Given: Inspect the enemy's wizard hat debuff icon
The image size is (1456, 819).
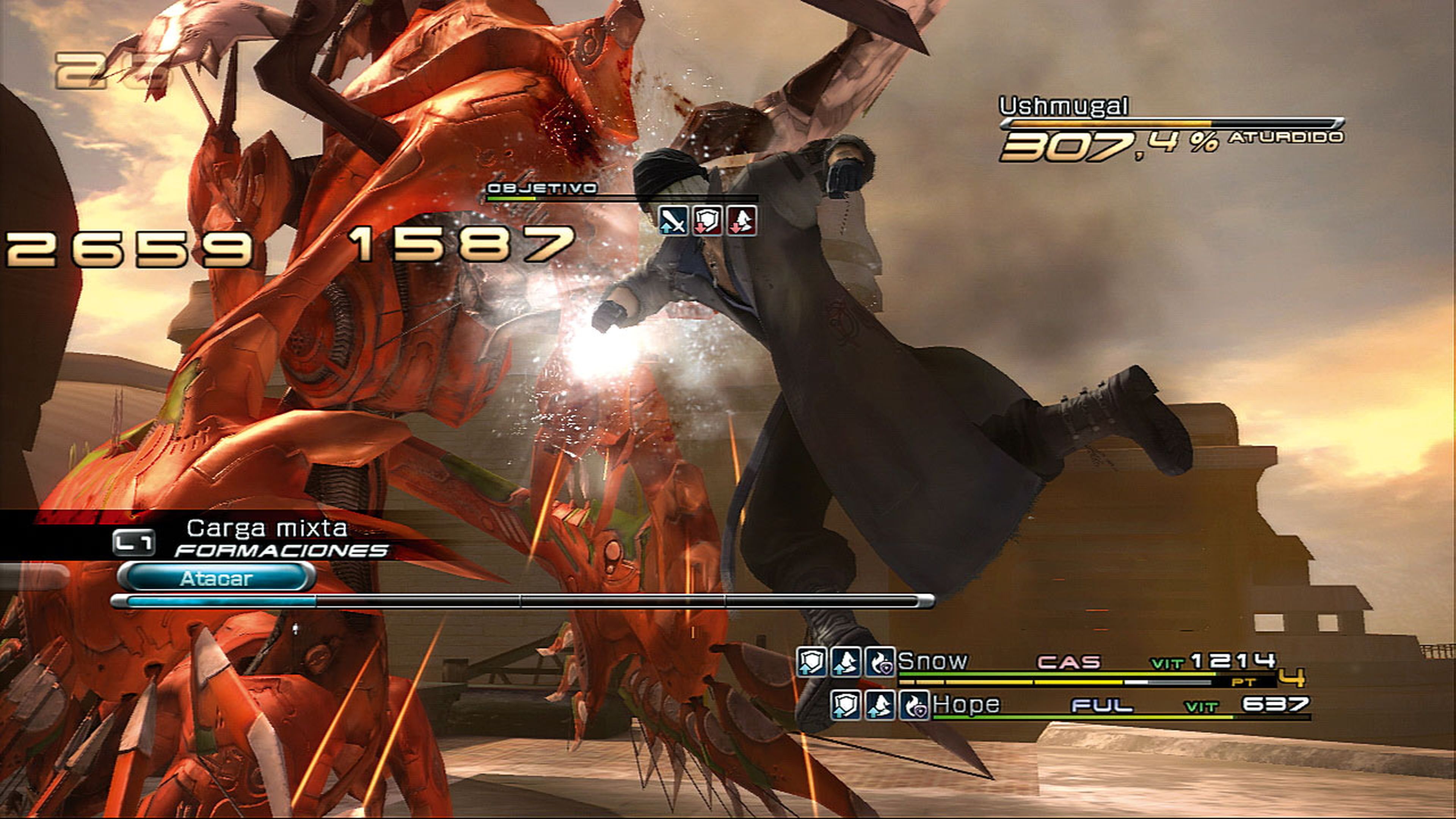Looking at the screenshot, I should click(x=742, y=220).
